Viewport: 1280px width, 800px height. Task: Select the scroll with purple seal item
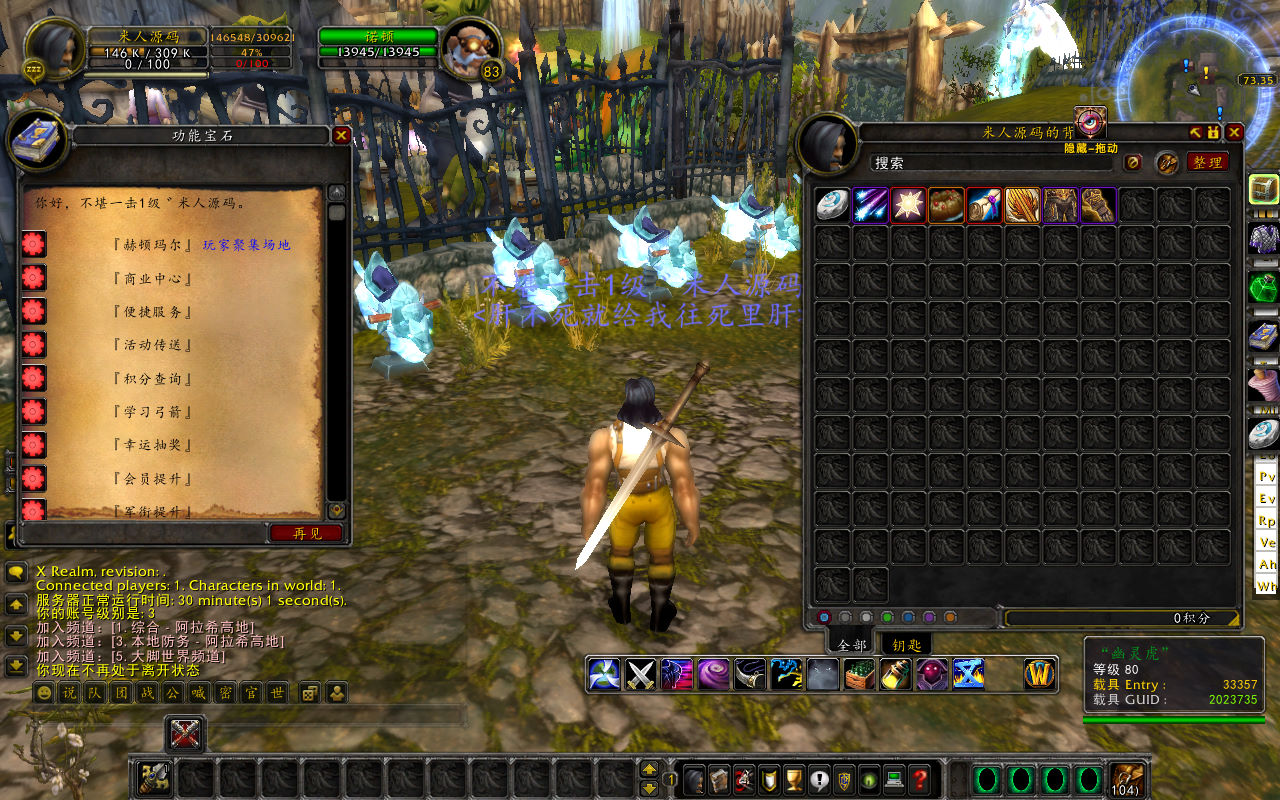click(984, 205)
